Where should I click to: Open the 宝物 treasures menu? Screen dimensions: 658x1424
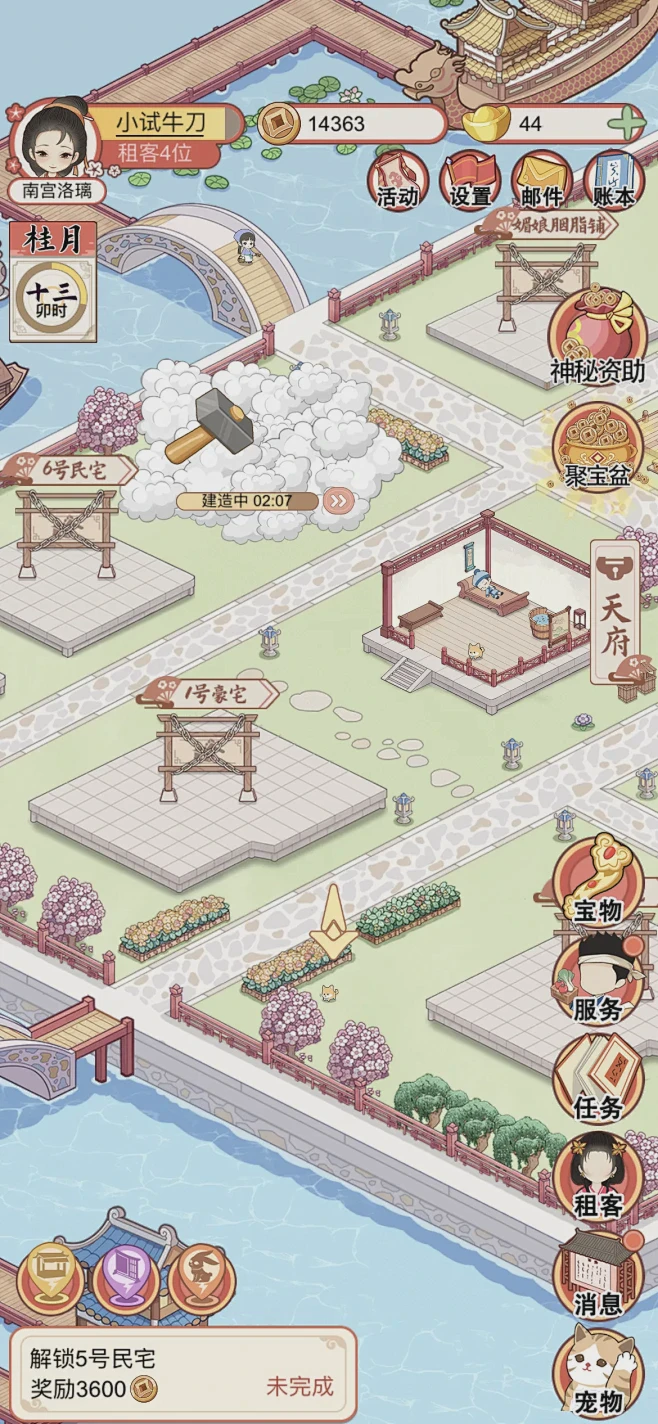click(x=598, y=881)
